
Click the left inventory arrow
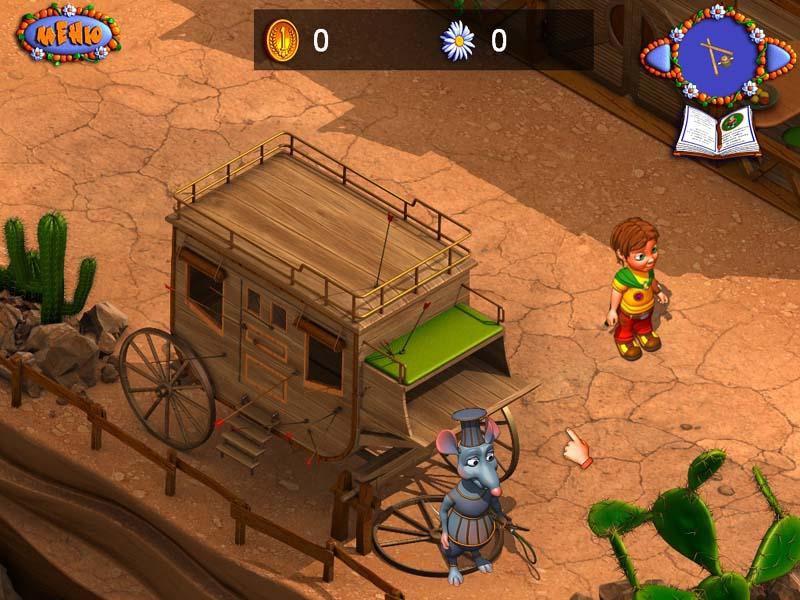pos(659,58)
